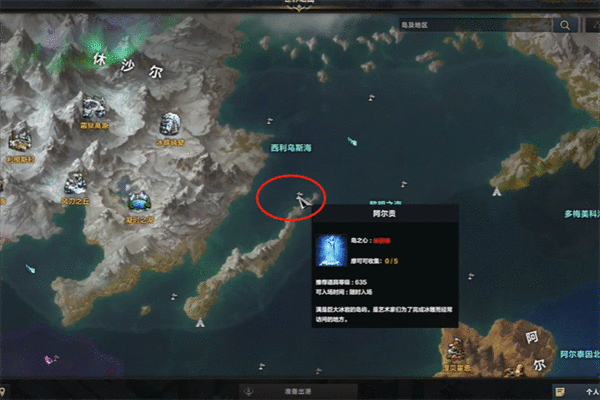Screen dimensions: 600x400
Task: Select the 风刃之丘 zone marker
Action: tap(75, 184)
